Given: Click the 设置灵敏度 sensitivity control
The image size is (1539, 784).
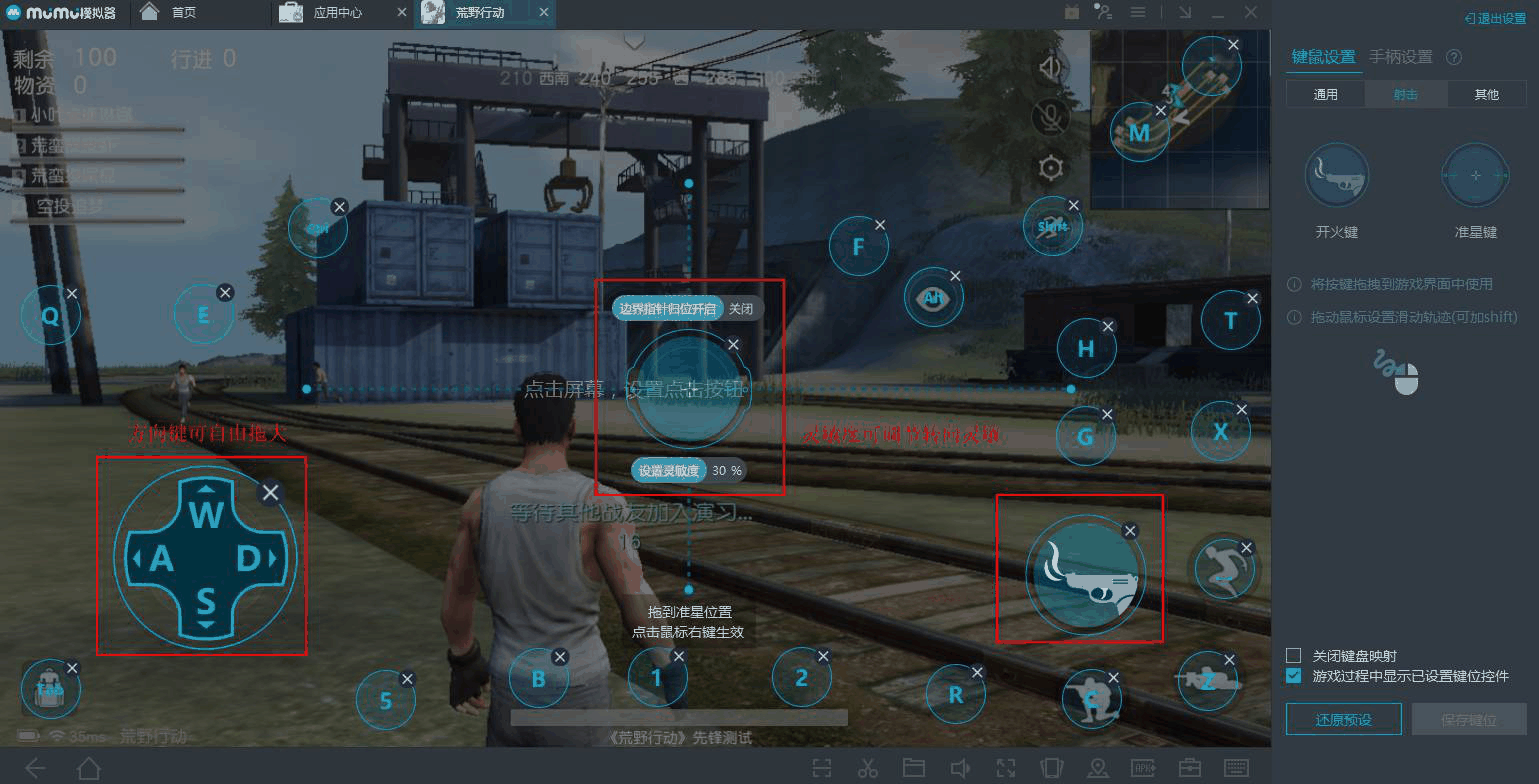Looking at the screenshot, I should (671, 470).
